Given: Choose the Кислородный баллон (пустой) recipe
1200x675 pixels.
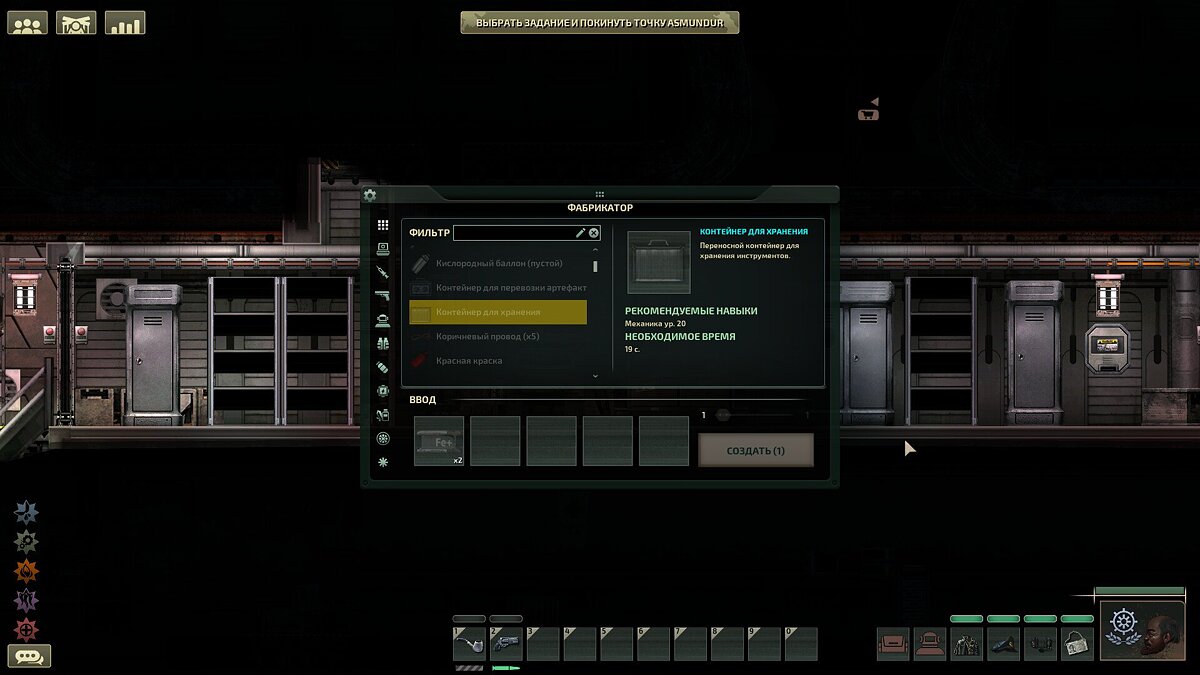Looking at the screenshot, I should pos(497,263).
